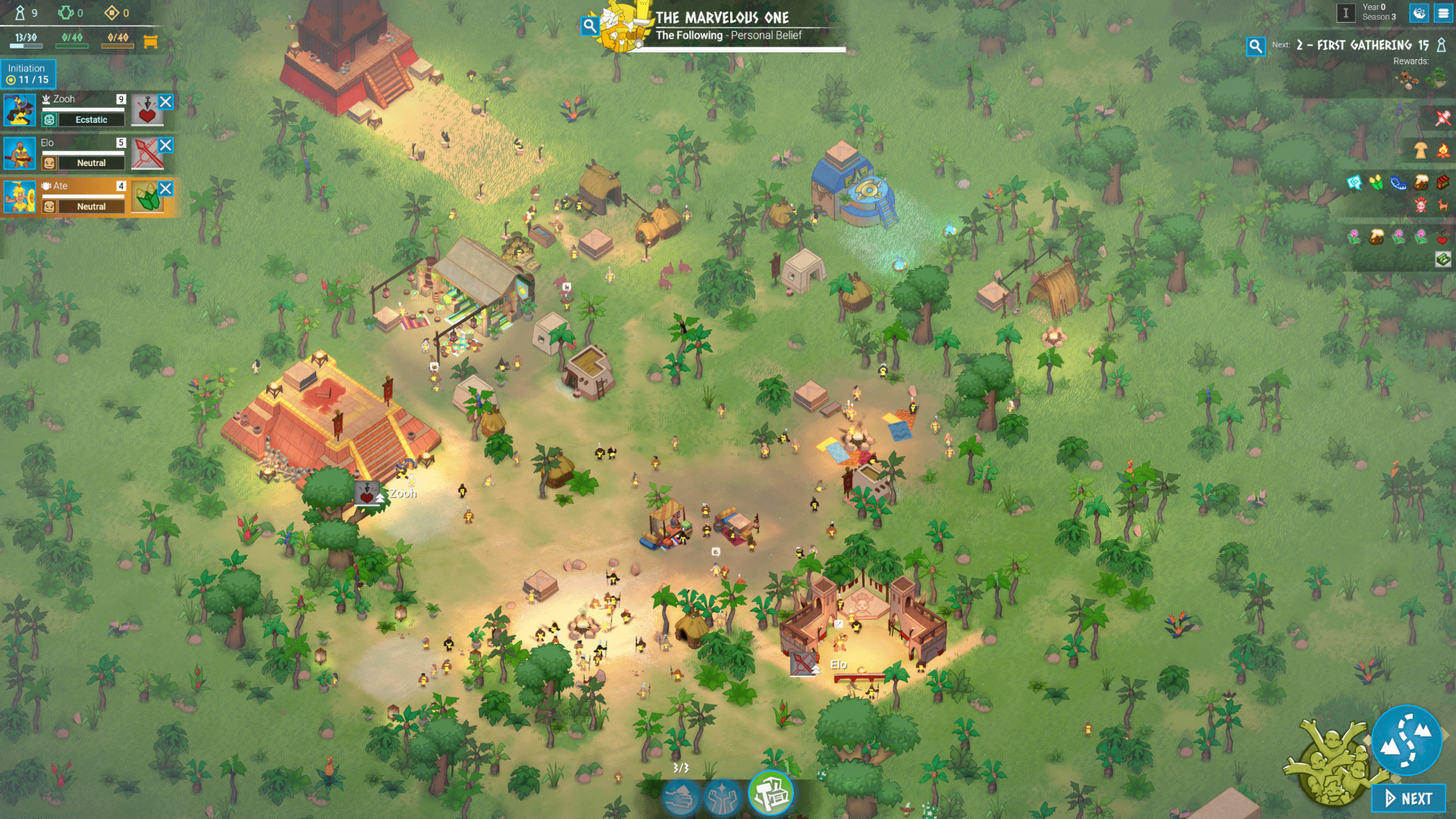The image size is (1456, 819).
Task: Cancel Elo's crossed spear task
Action: point(165,145)
